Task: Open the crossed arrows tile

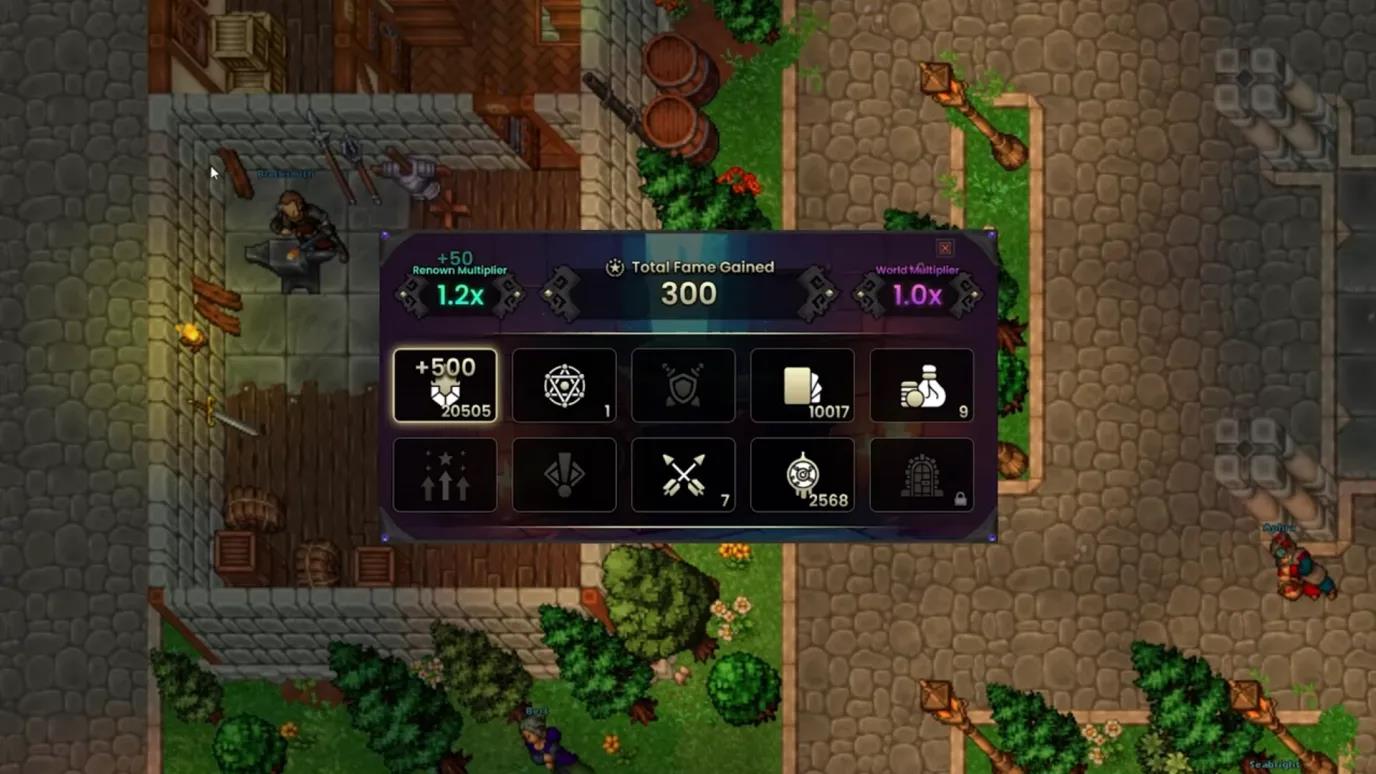Action: point(683,475)
